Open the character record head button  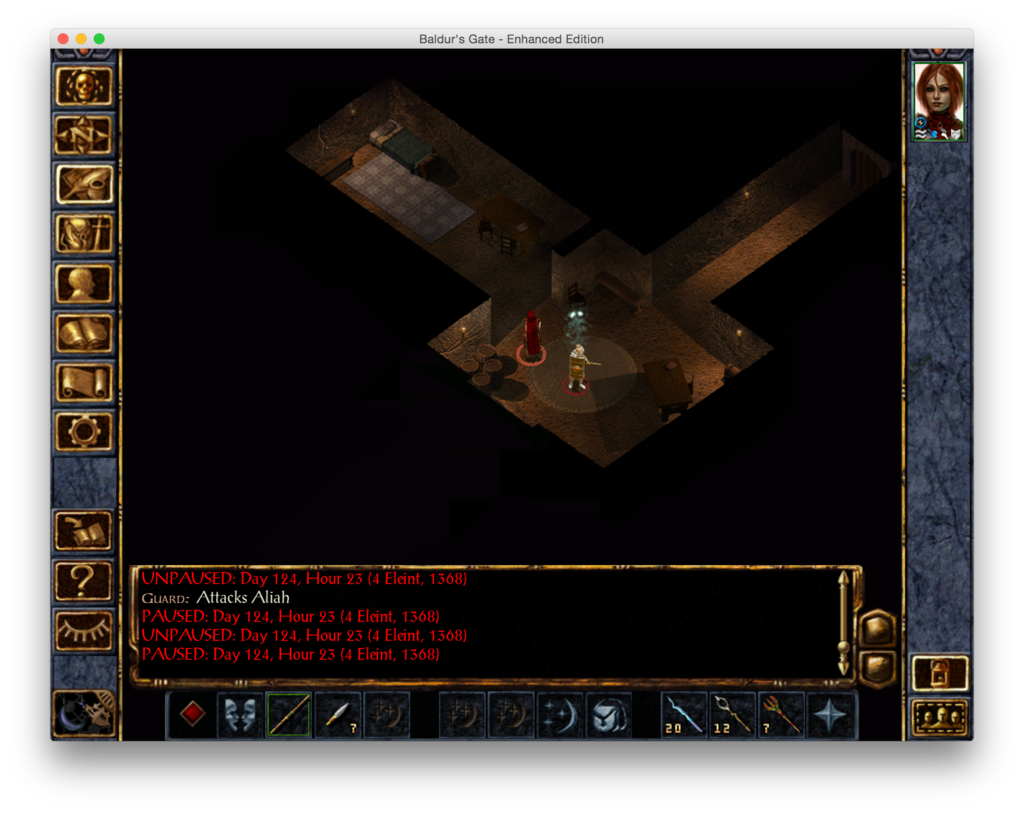pyautogui.click(x=84, y=283)
